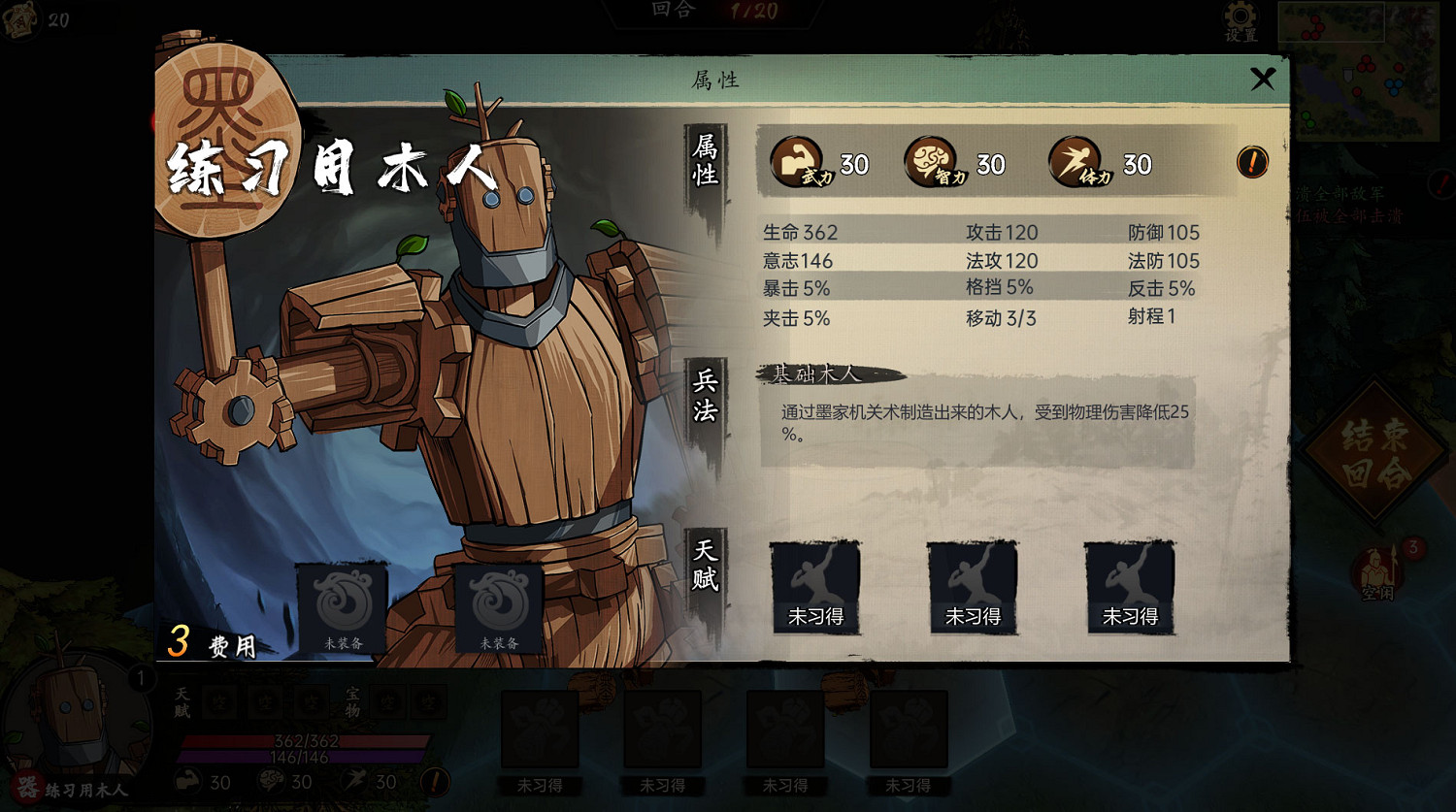This screenshot has height=812, width=1456.
Task: Open the orange exclamation info icon beside attributes
Action: [x=1252, y=163]
